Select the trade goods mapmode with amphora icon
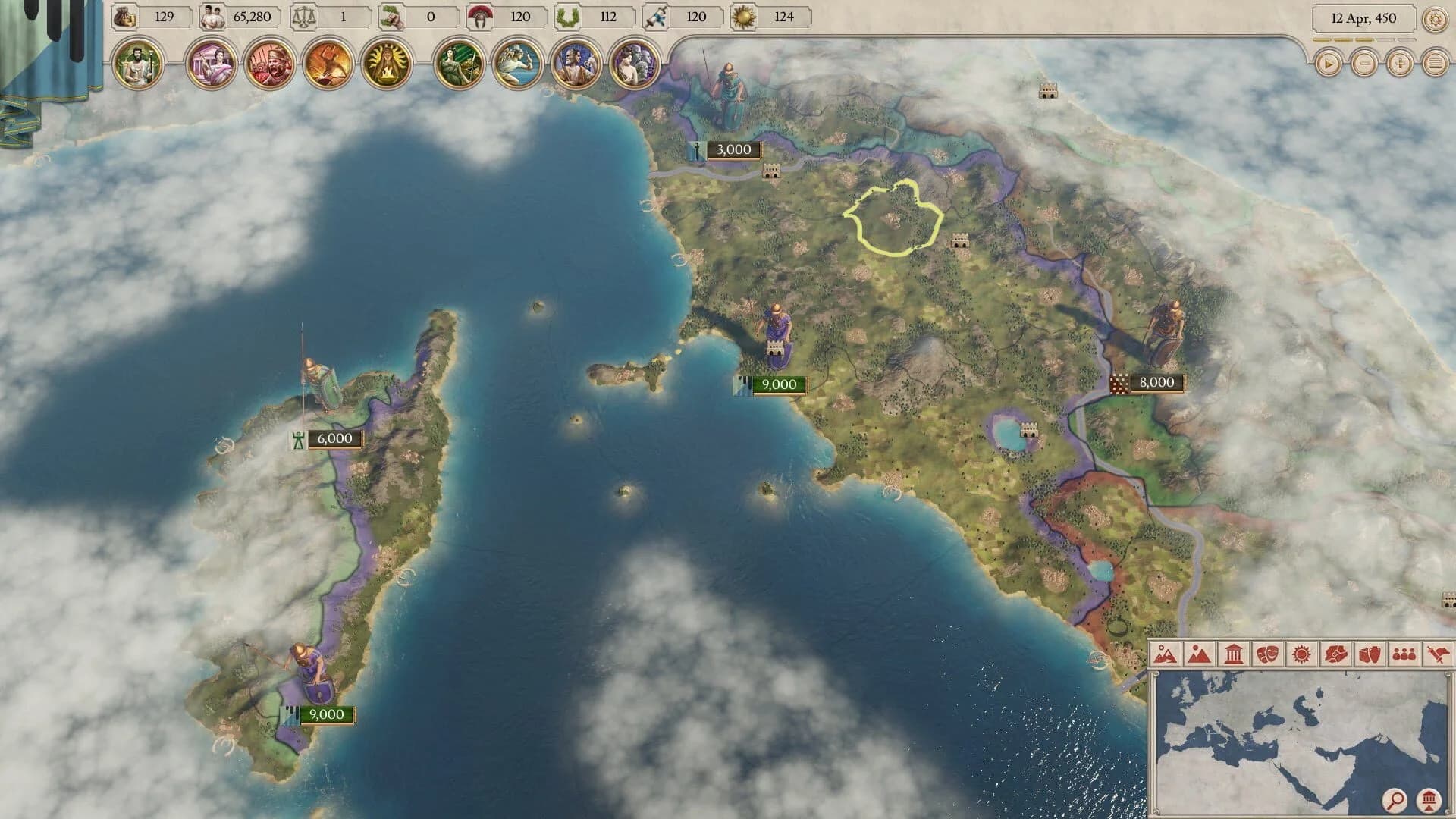 click(1370, 652)
